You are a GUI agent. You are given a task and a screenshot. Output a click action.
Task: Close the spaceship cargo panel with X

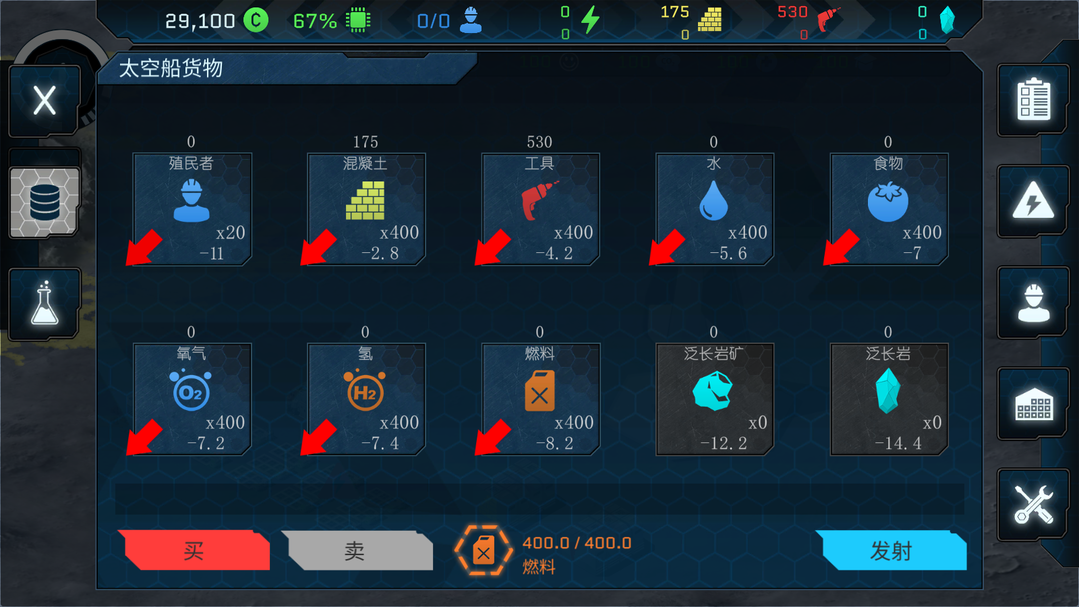(44, 100)
